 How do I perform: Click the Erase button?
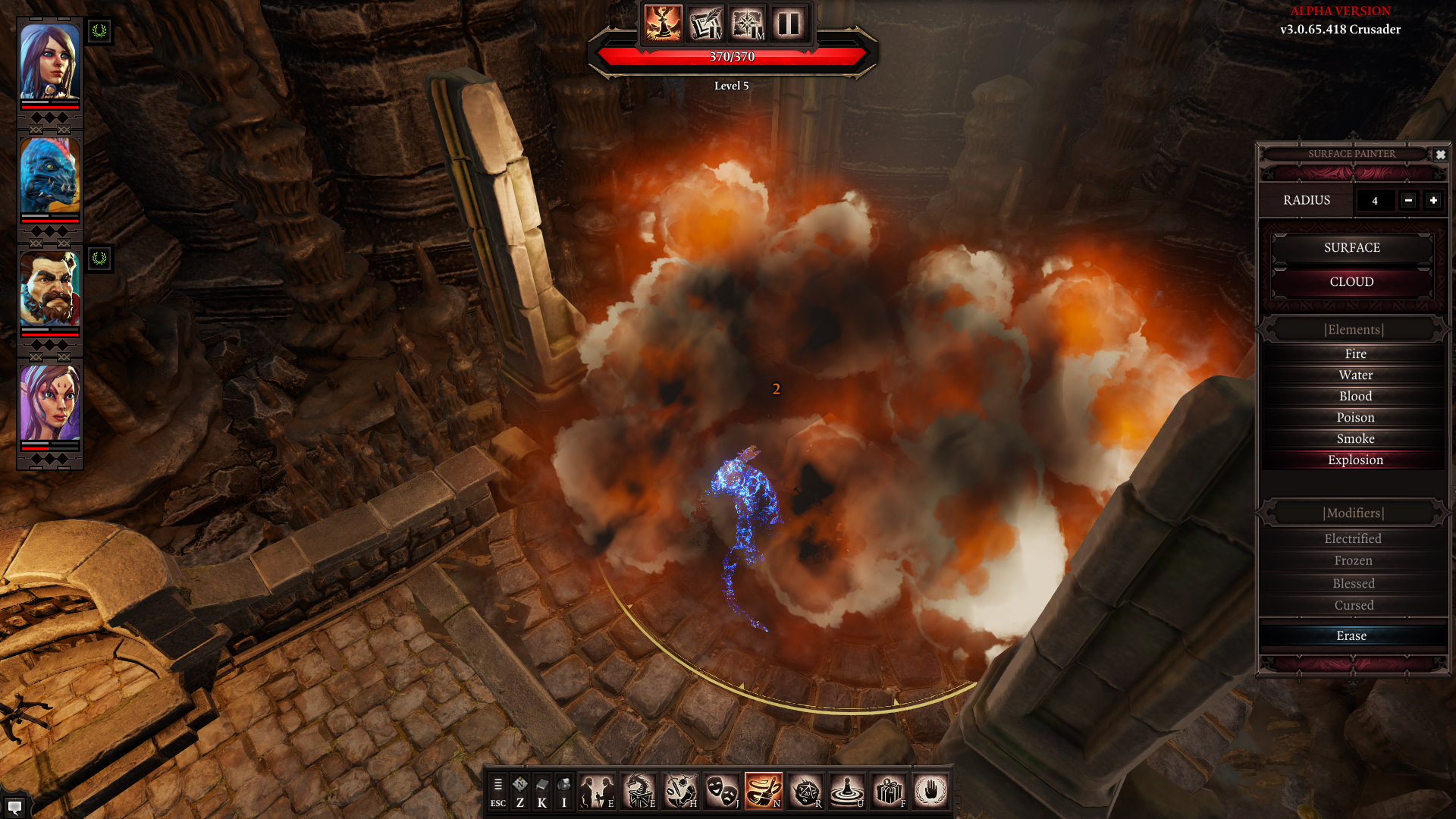pos(1351,636)
